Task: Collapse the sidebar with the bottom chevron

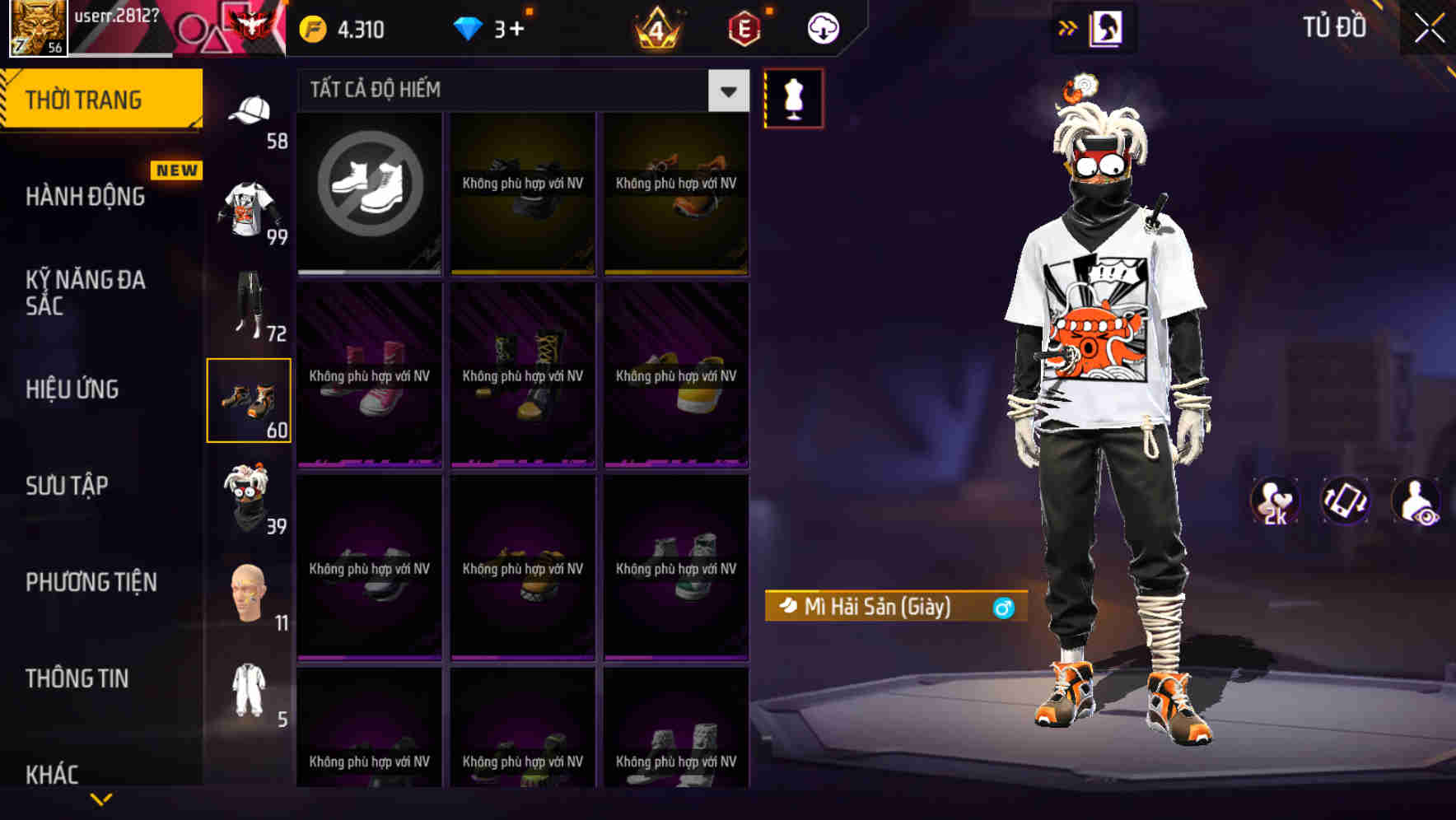Action: coord(101,797)
